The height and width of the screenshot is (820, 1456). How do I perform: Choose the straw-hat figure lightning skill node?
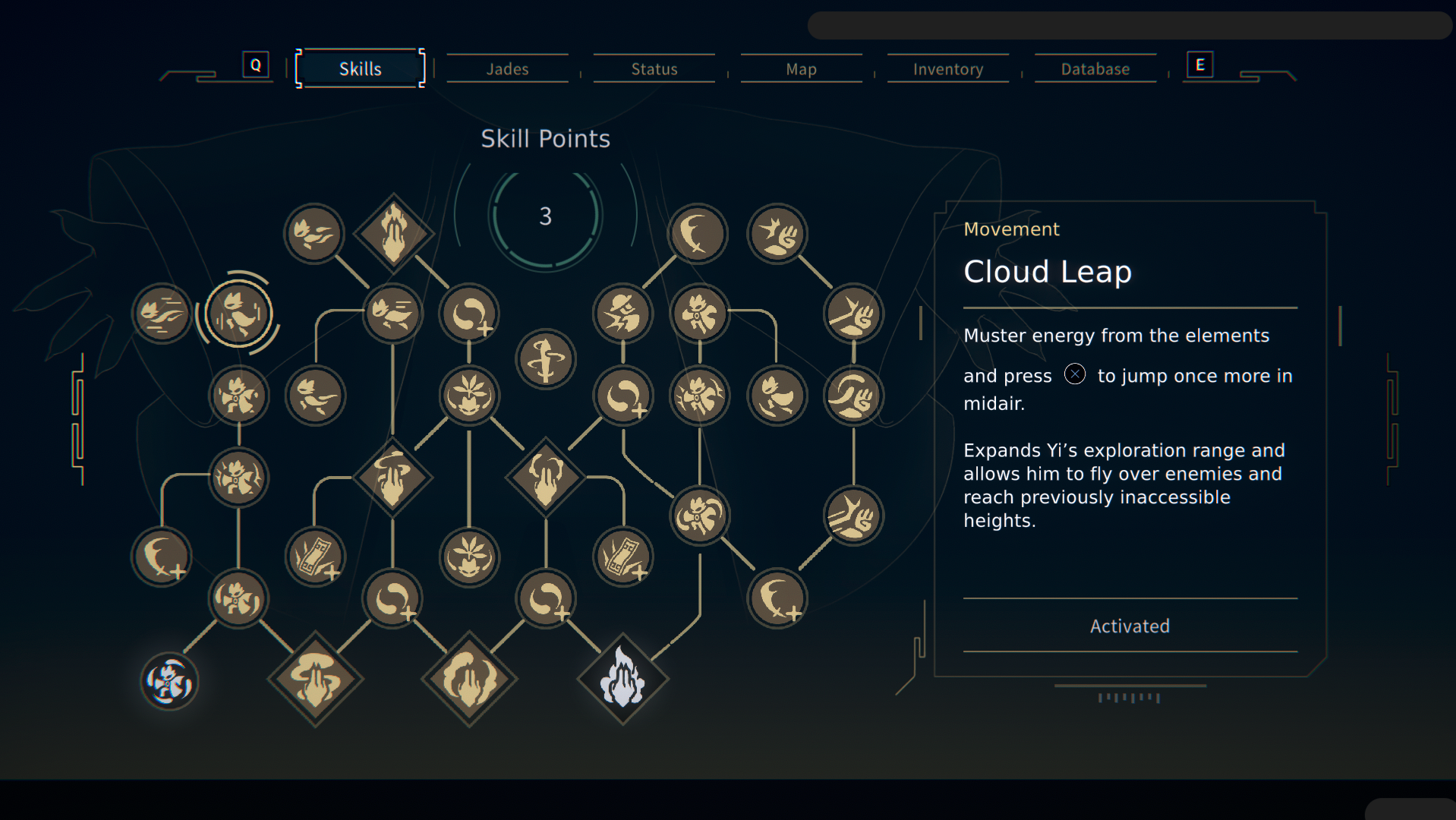622,313
